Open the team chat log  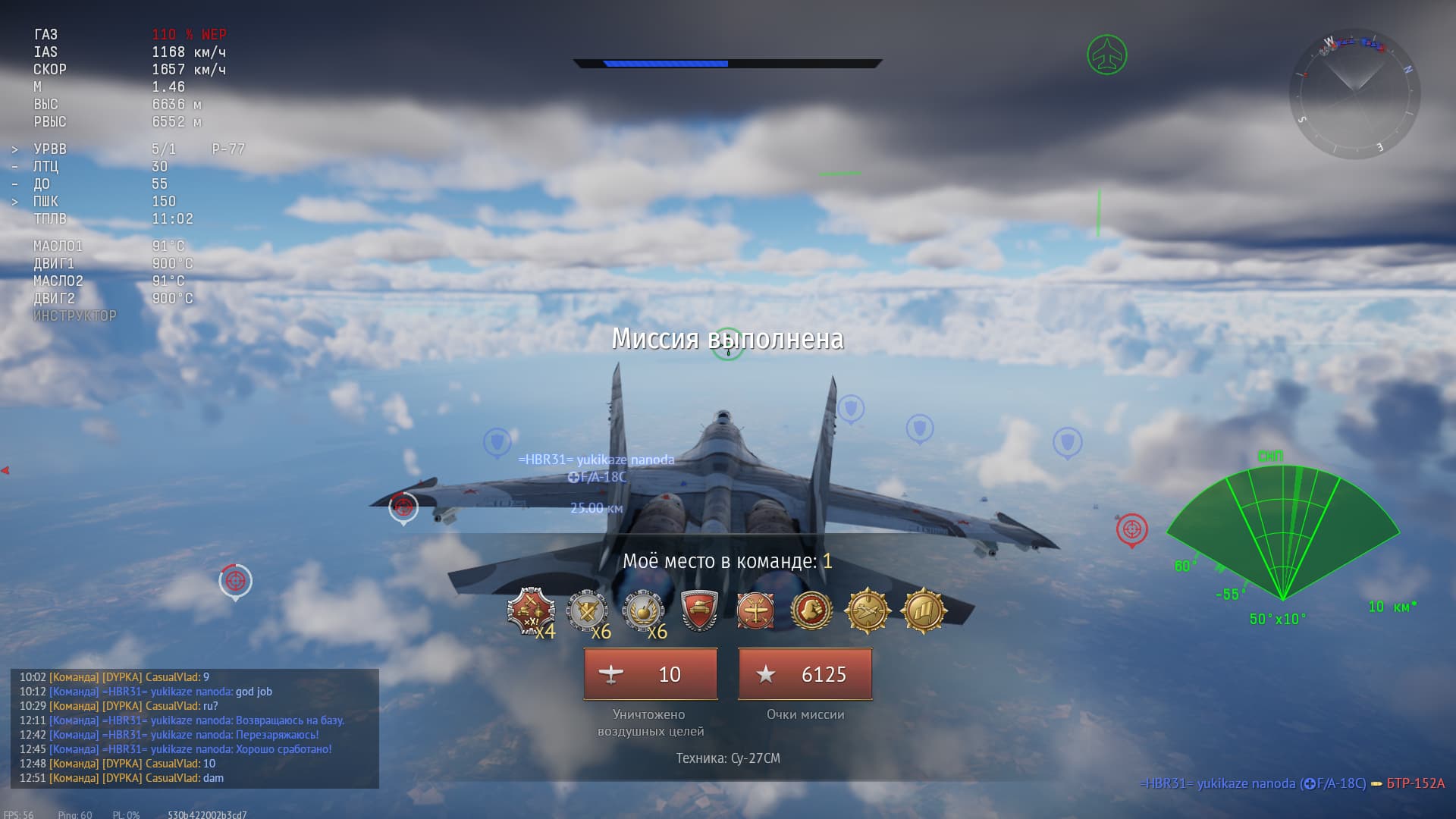[x=195, y=728]
